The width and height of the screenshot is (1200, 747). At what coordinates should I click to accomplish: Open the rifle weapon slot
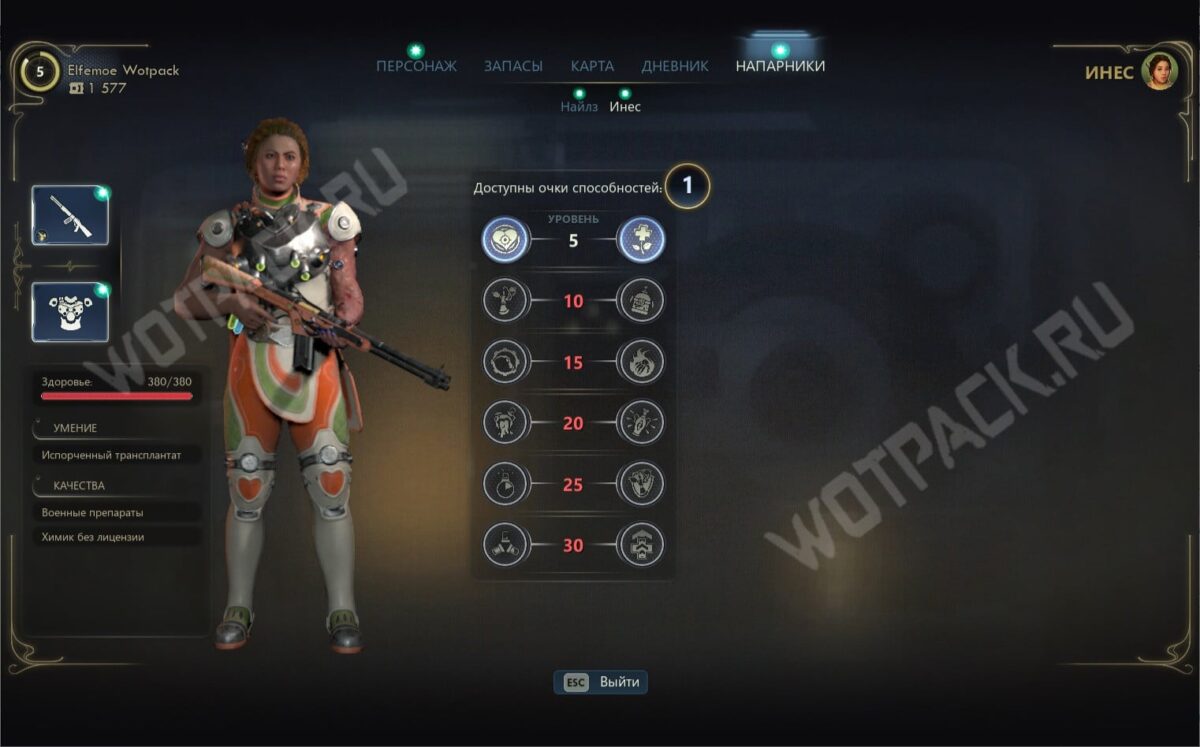pos(70,216)
